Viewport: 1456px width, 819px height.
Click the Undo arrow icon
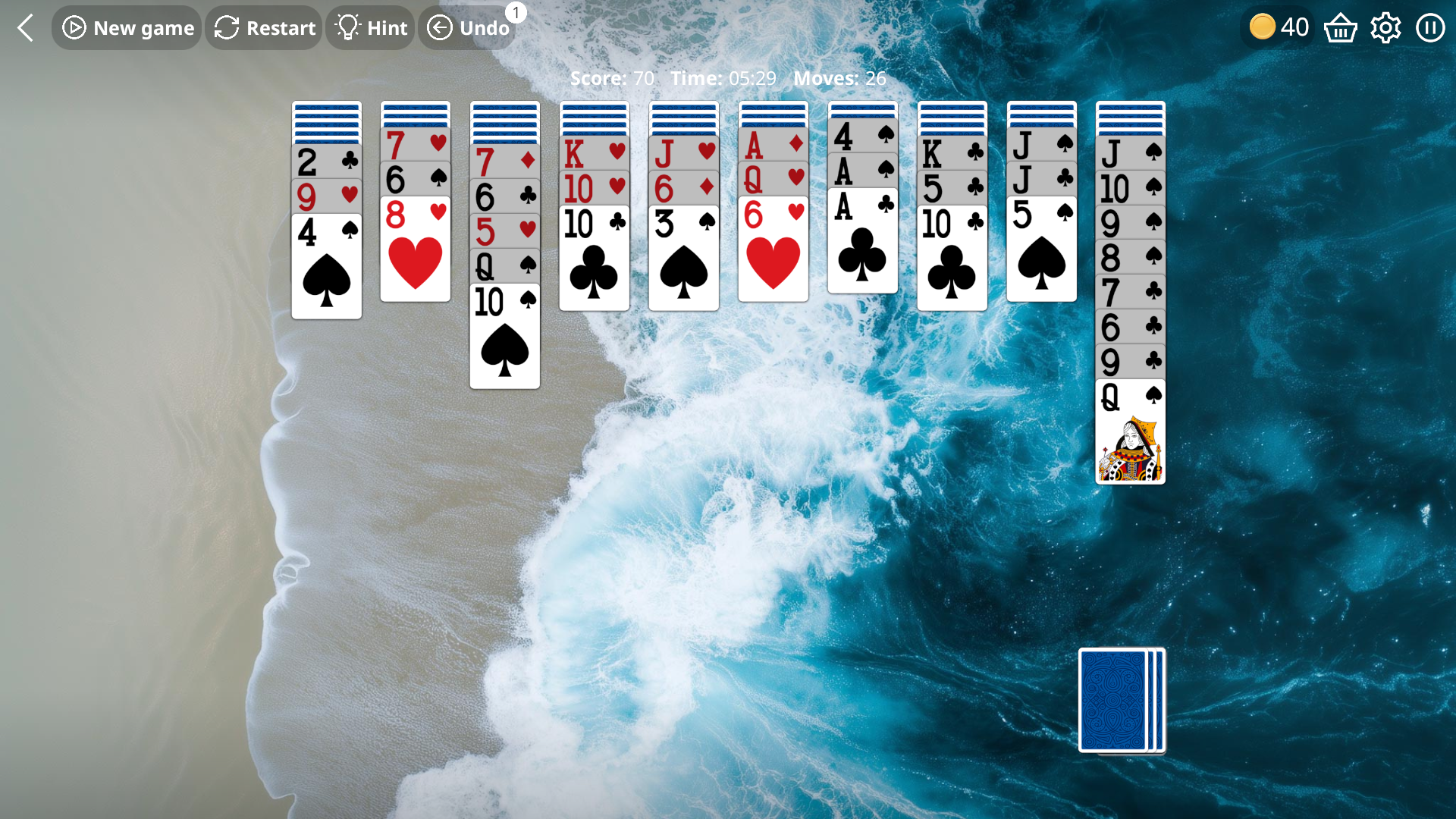(440, 27)
